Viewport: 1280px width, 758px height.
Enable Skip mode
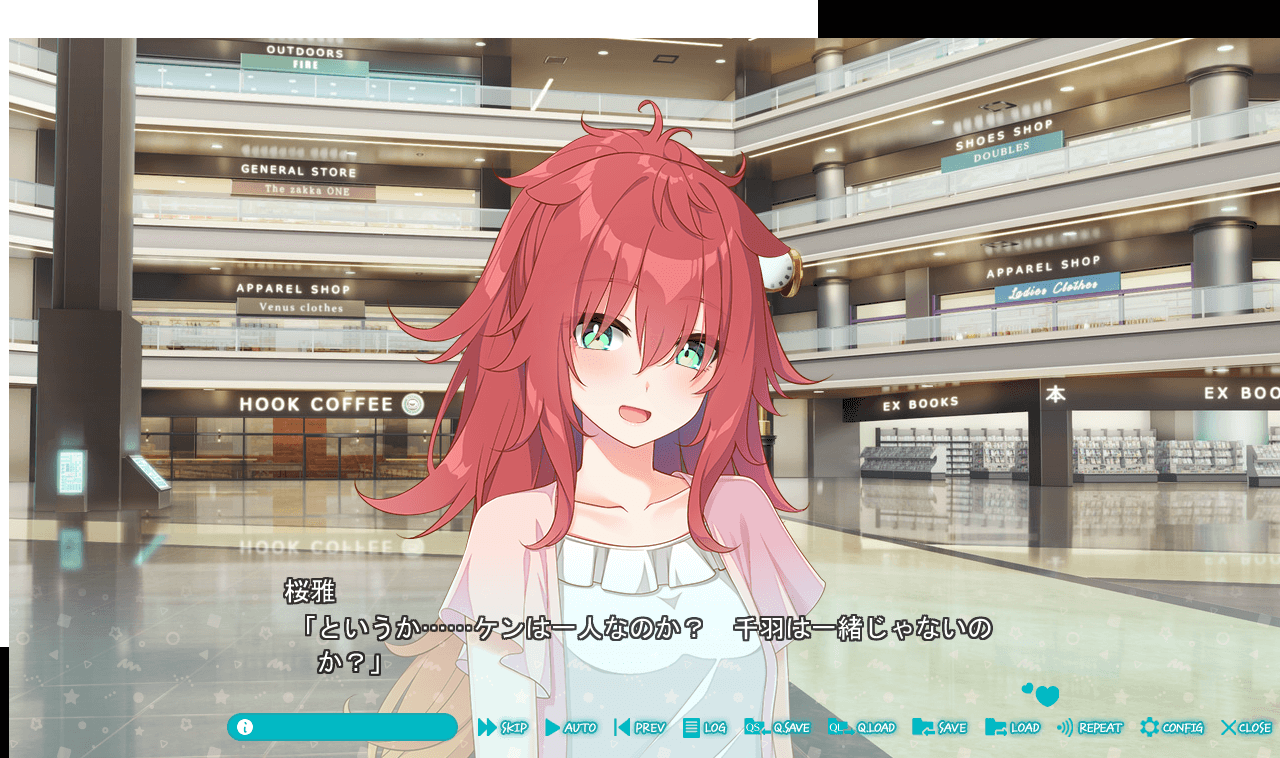pos(503,727)
